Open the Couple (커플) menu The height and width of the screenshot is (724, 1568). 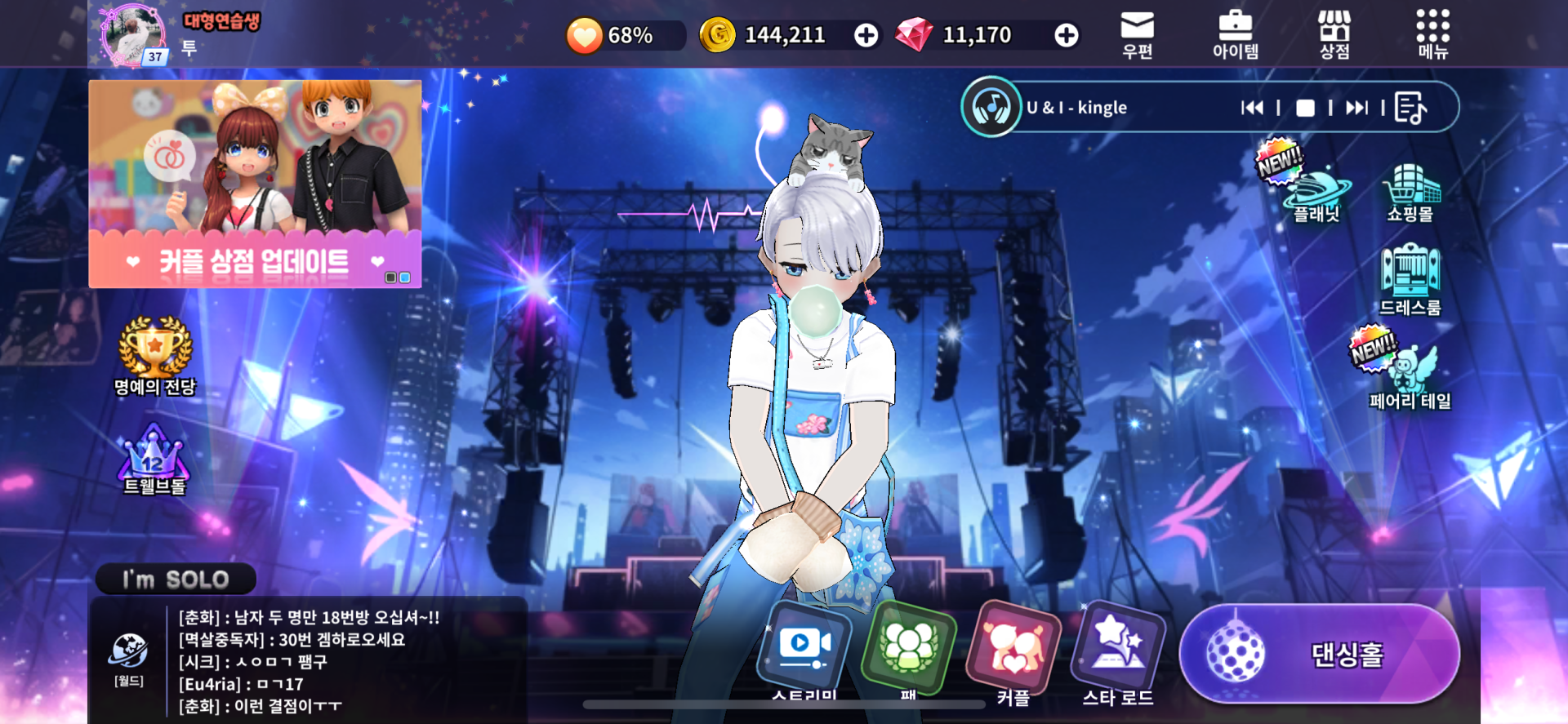pos(1013,652)
